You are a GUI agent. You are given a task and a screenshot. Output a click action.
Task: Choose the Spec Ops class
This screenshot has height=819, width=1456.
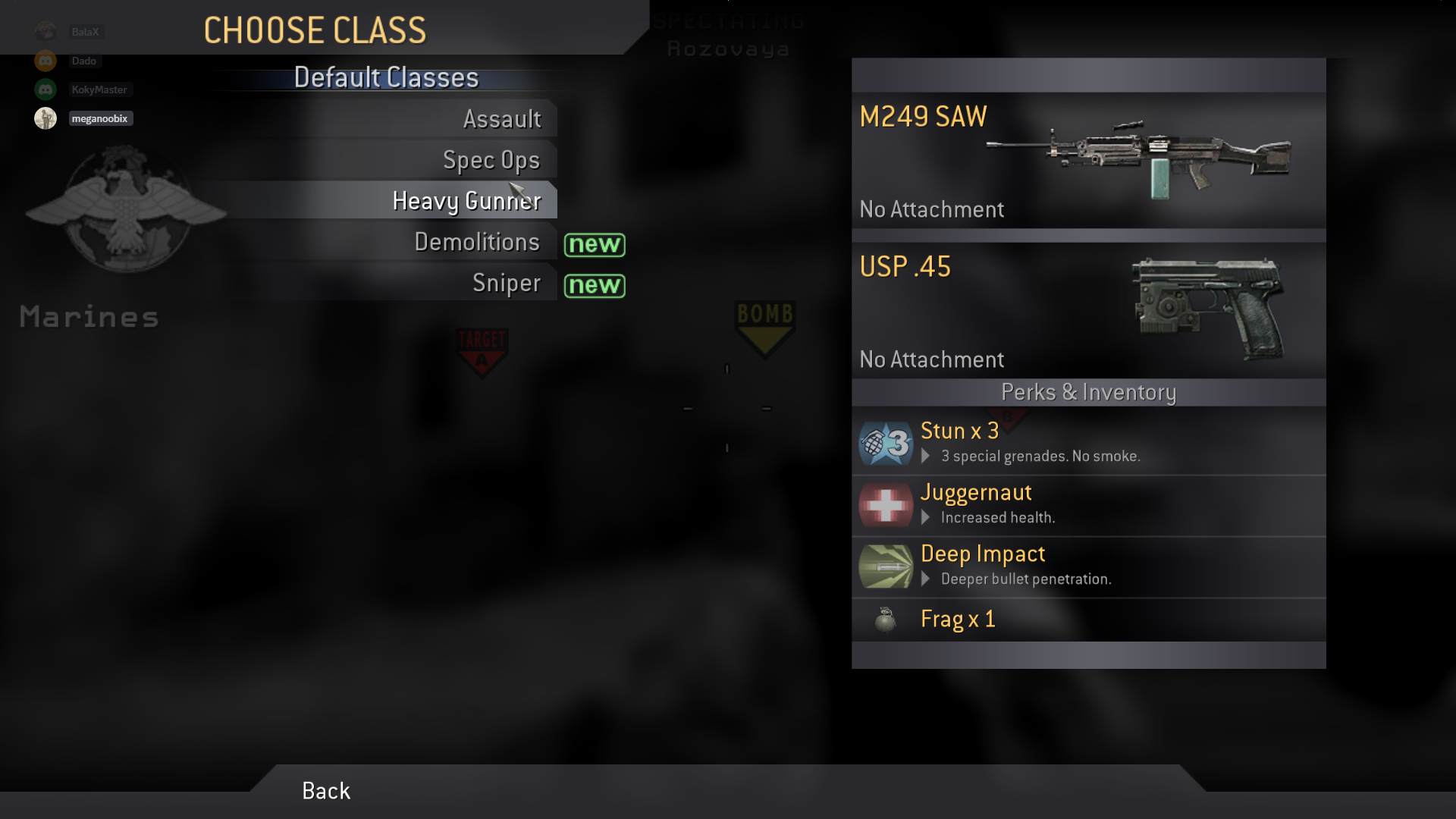click(491, 160)
